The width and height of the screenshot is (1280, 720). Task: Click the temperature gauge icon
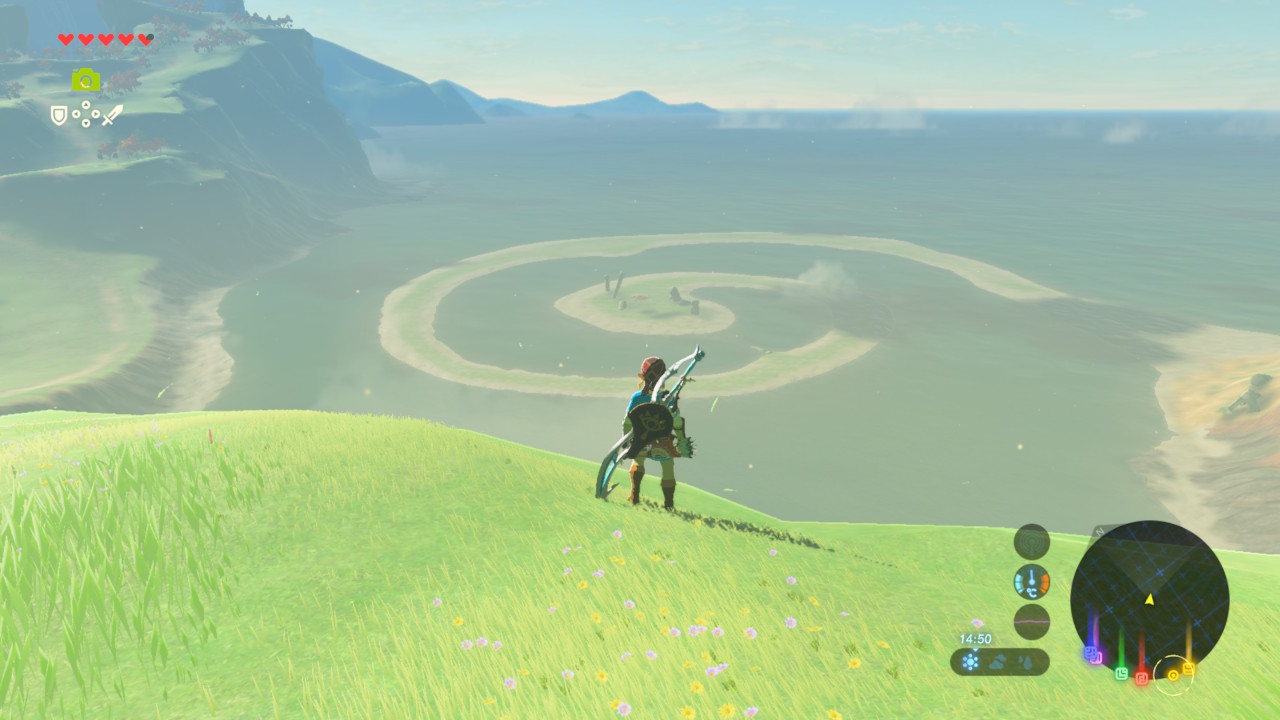[x=1031, y=582]
